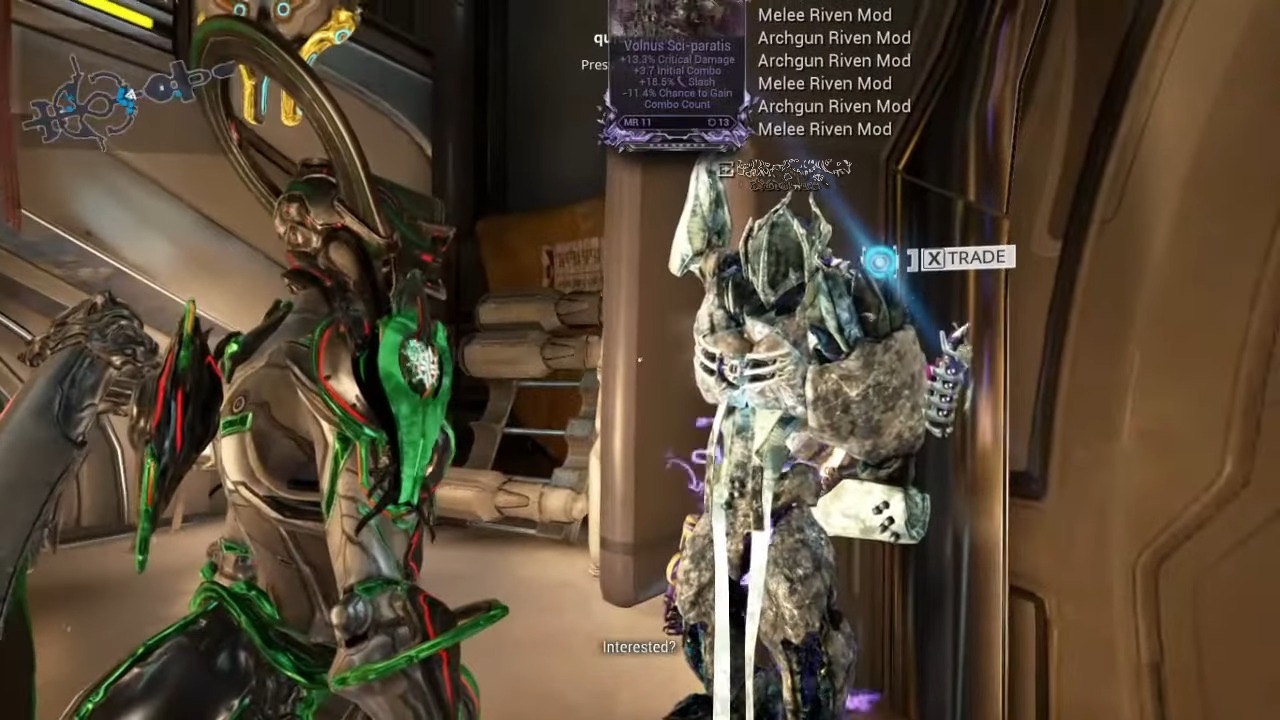The width and height of the screenshot is (1280, 720).
Task: Select the MR 11 badge on the Riven mod
Action: click(x=638, y=122)
